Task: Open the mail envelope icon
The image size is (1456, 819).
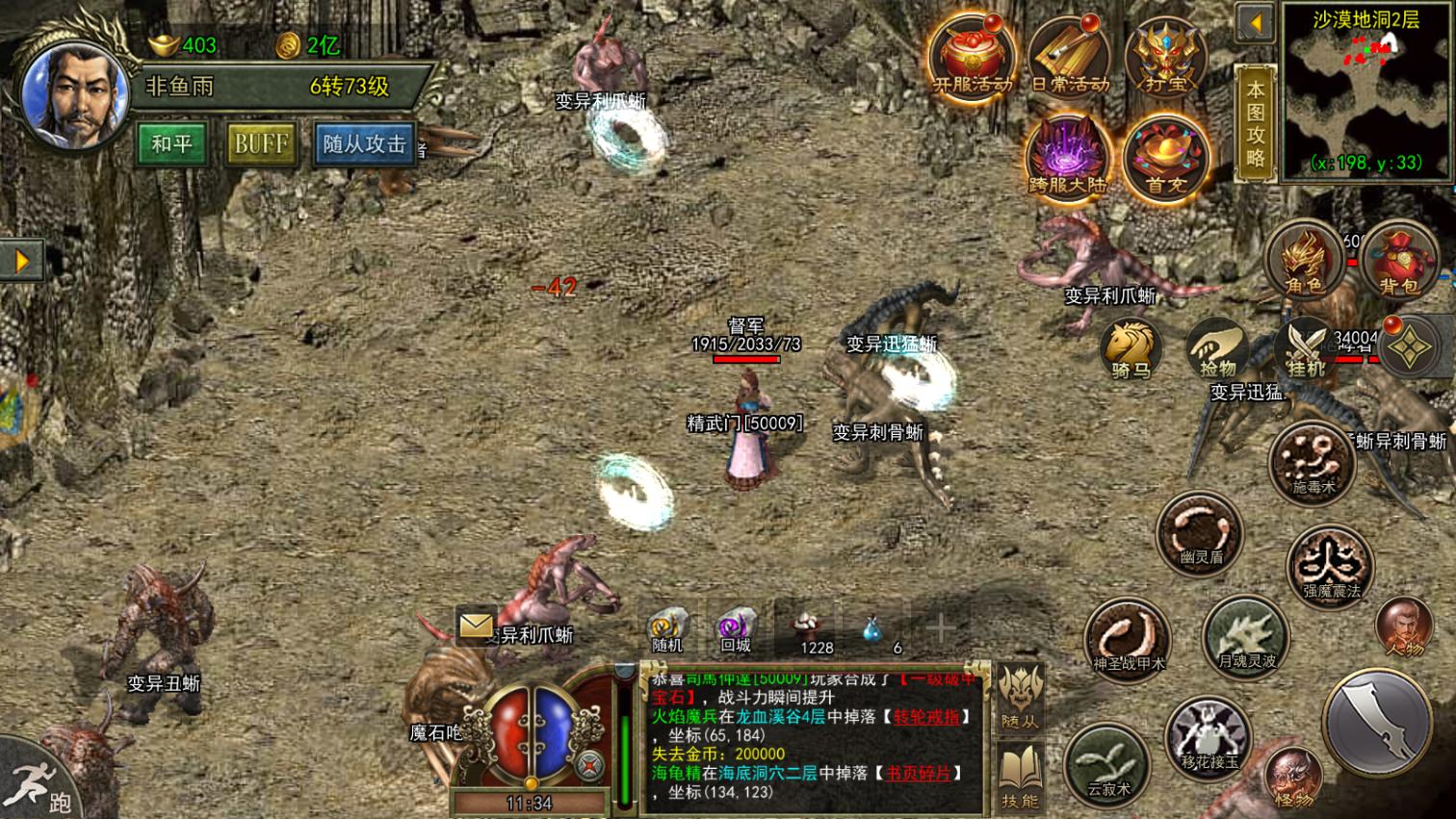Action: [x=476, y=626]
